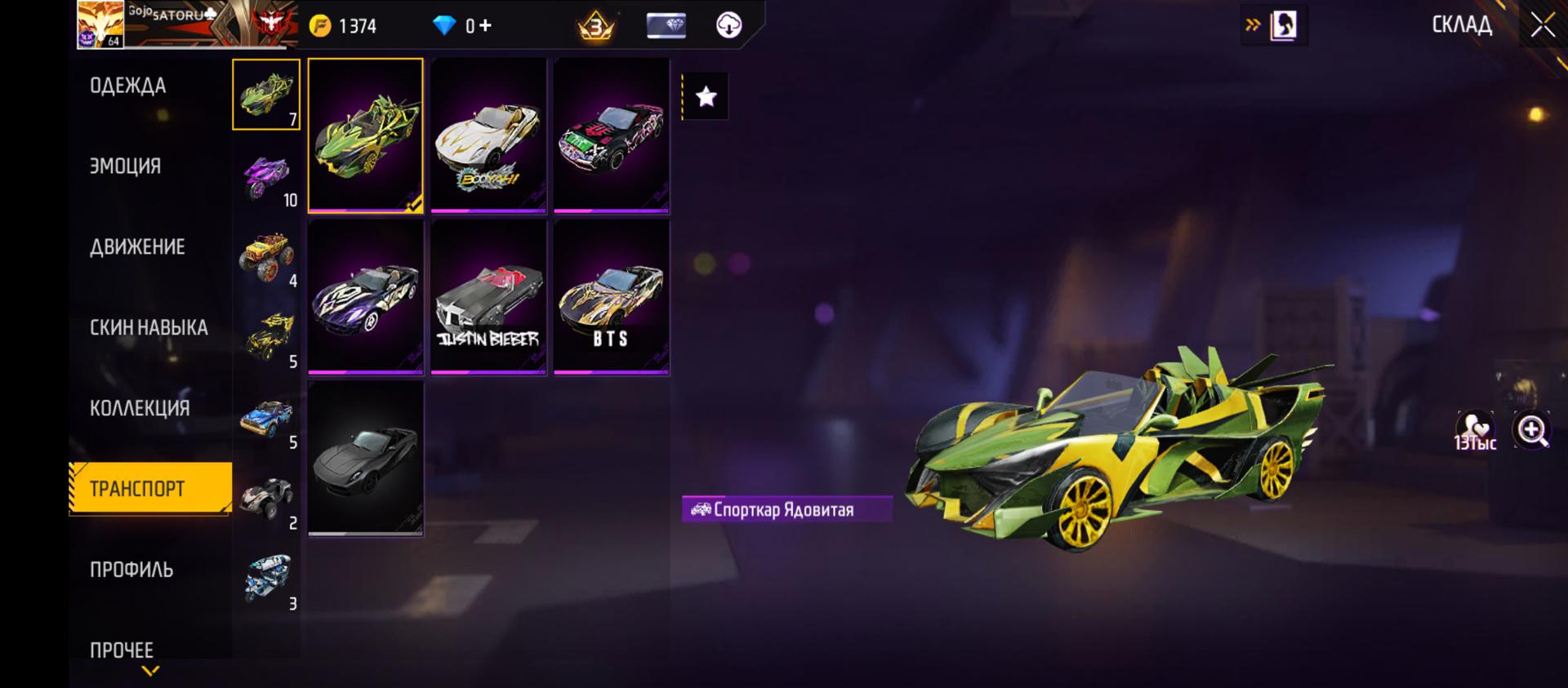Switch to the ЭМОЦИЯ category

coord(126,166)
